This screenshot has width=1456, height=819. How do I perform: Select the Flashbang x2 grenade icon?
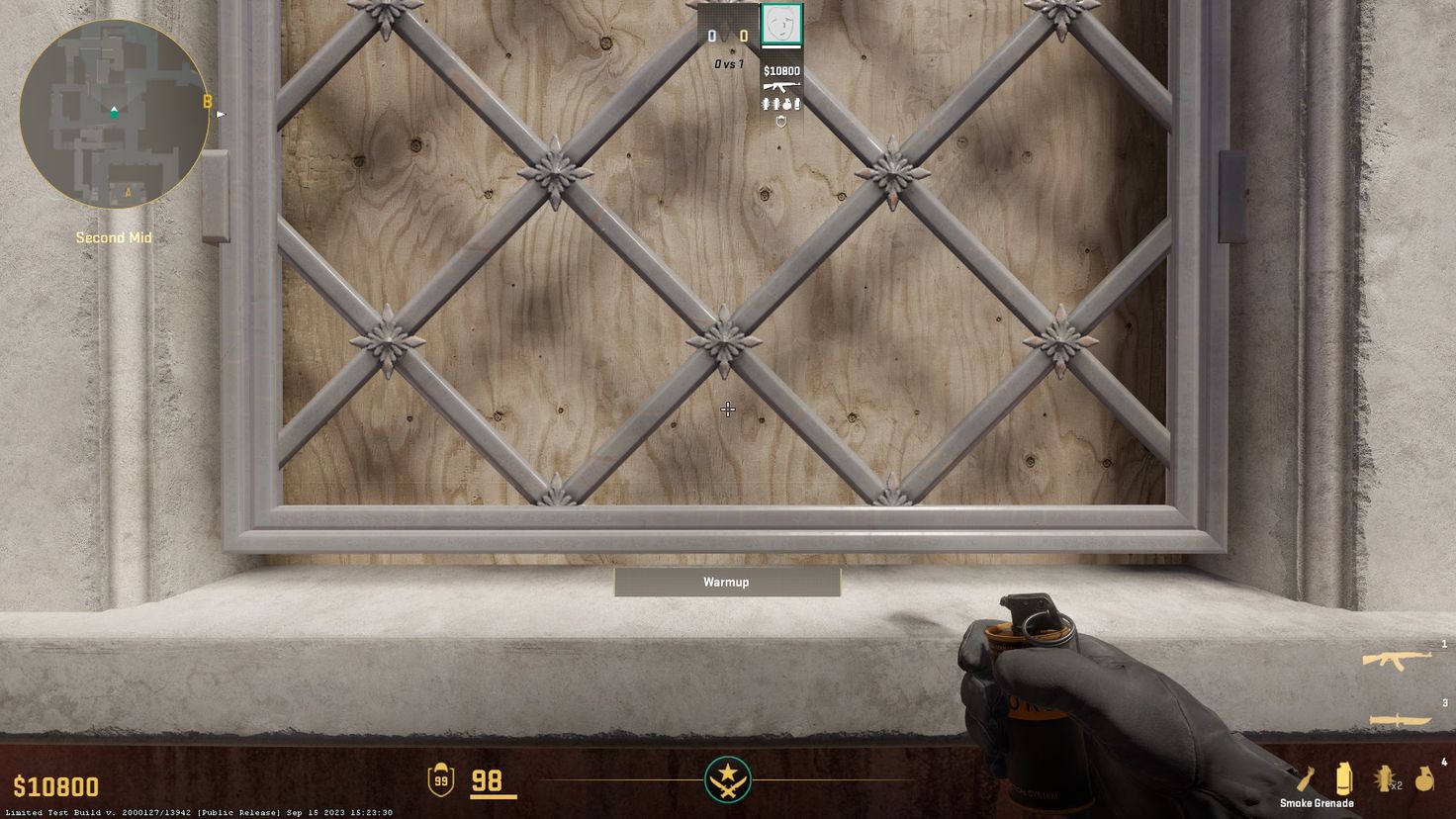(1385, 778)
